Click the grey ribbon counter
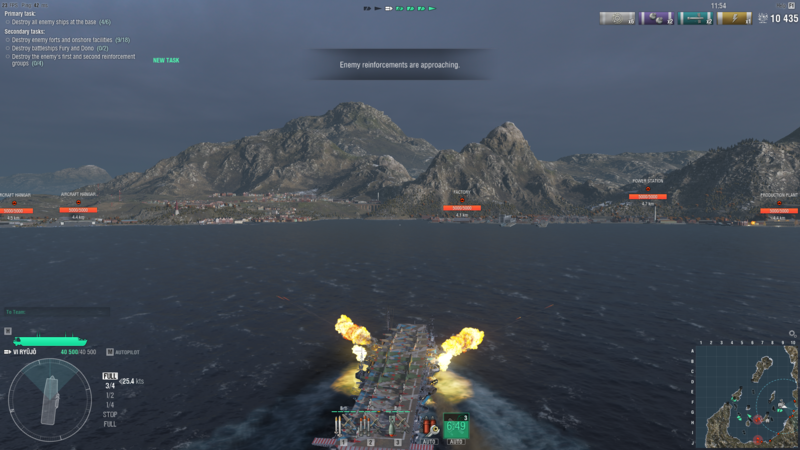The image size is (800, 450). 617,18
